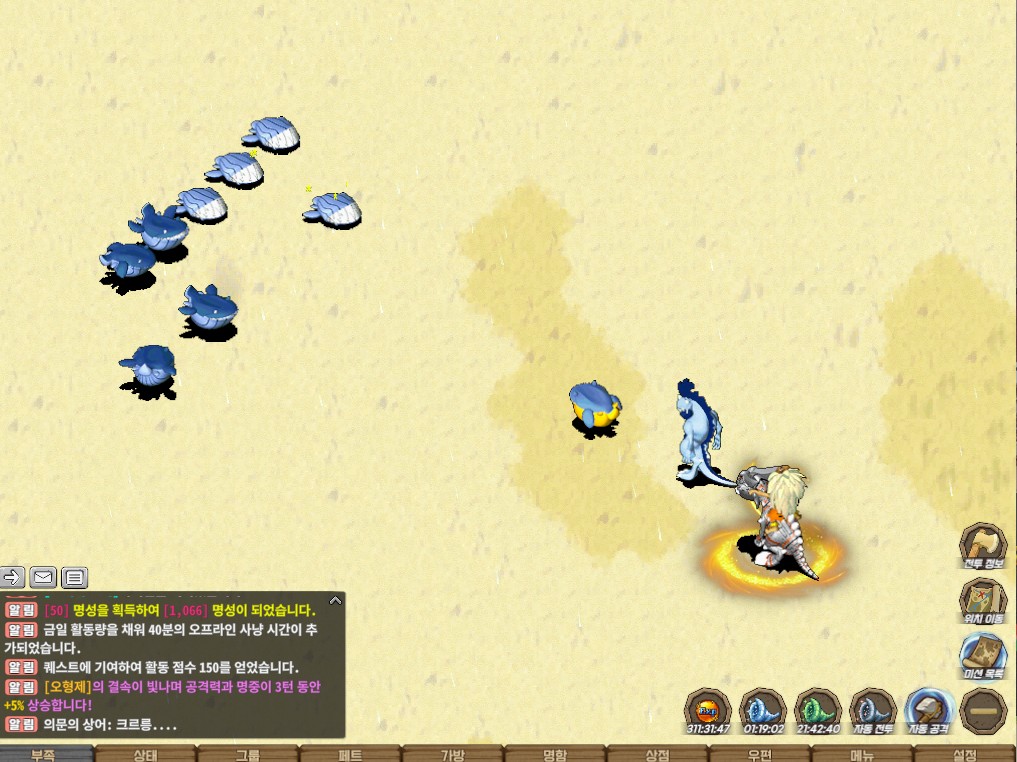This screenshot has width=1017, height=762.
Task: Open the 상태 (status) menu
Action: [x=146, y=754]
